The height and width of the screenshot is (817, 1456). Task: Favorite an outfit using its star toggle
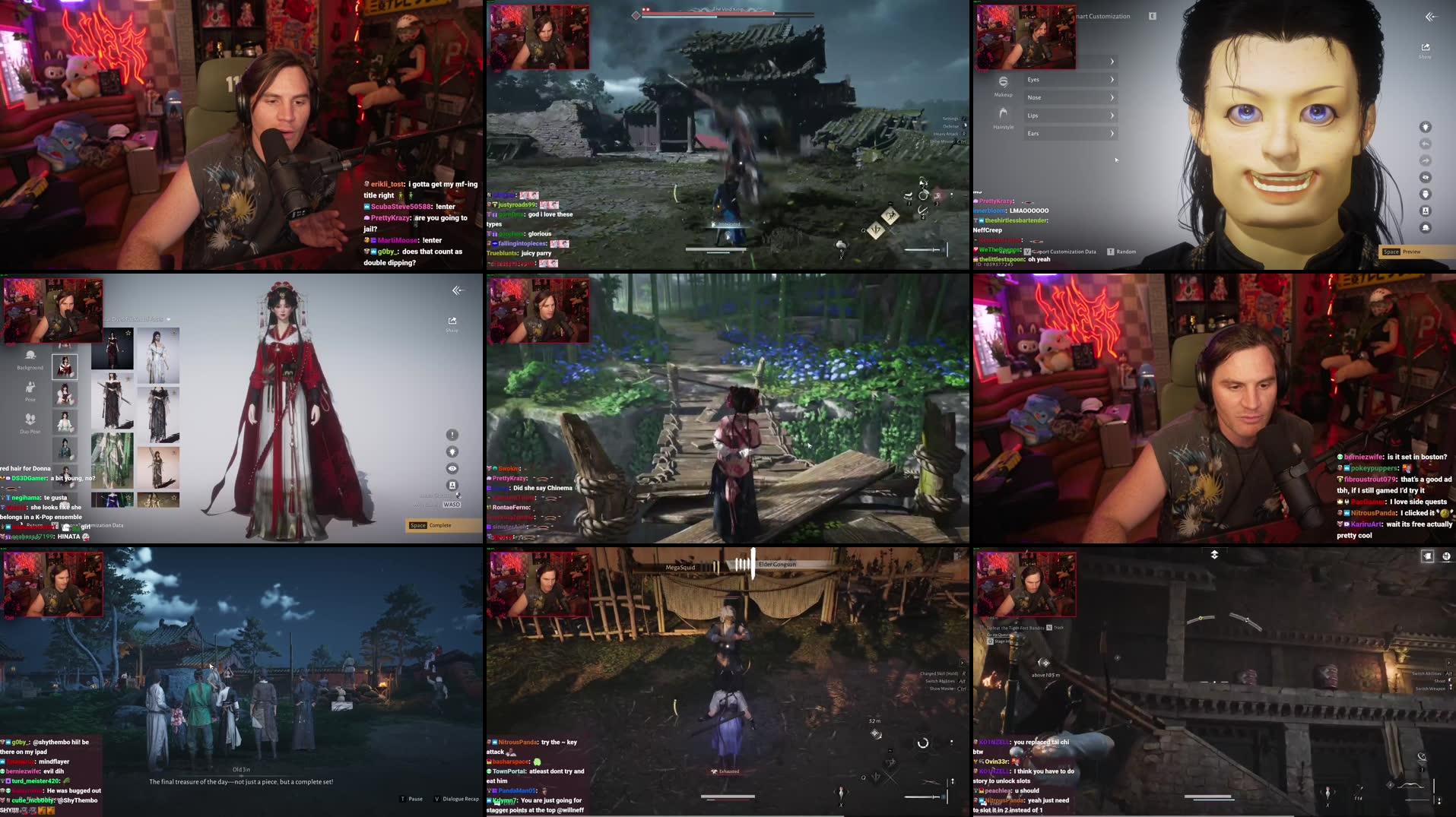click(128, 333)
